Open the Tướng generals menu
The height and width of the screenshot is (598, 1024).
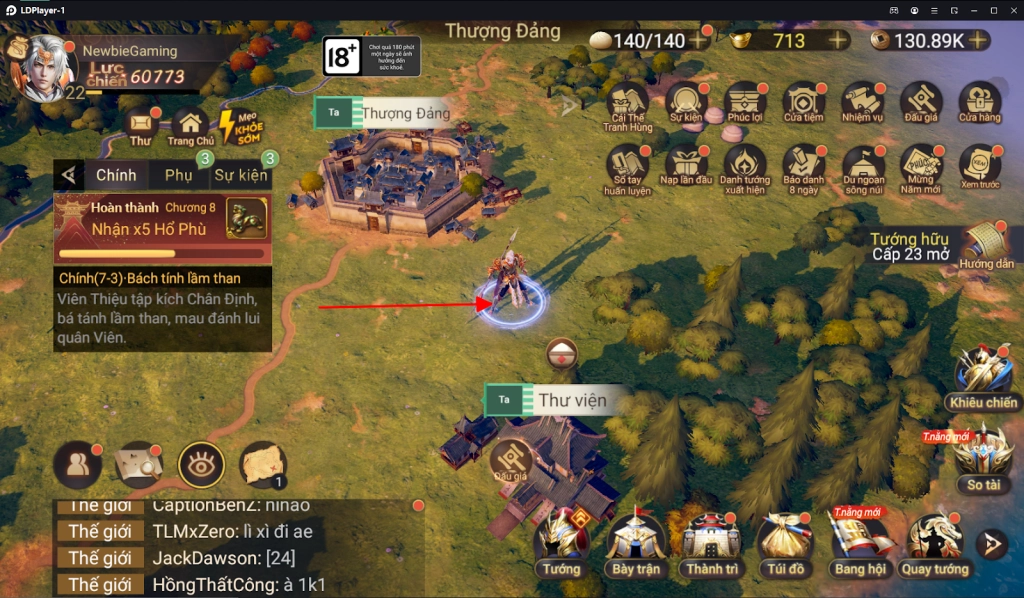(x=561, y=542)
